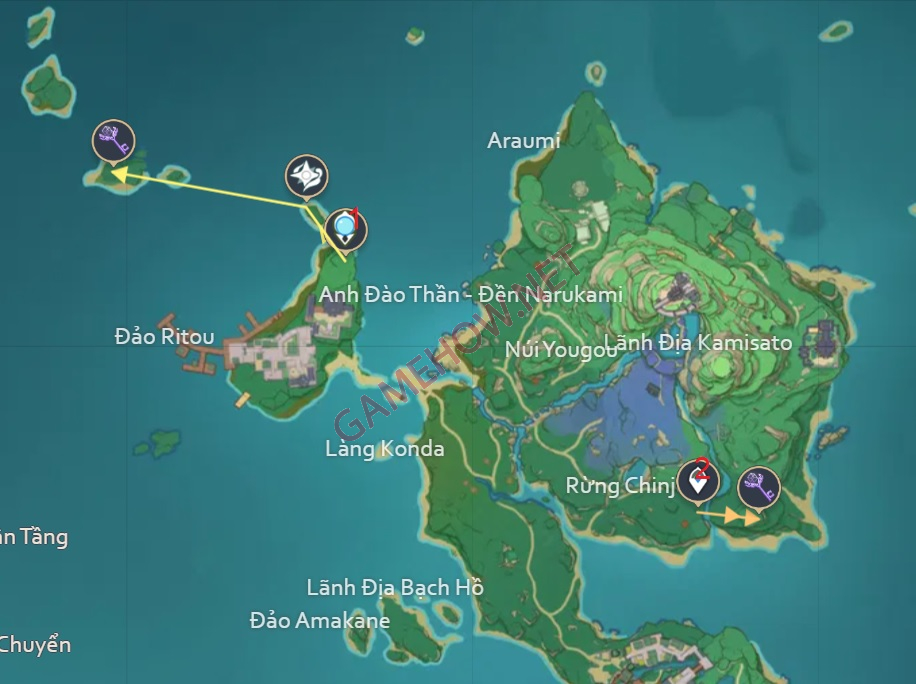Viewport: 916px width, 684px height.
Task: Choose the teleport waypoint pin marked 2
Action: click(x=697, y=481)
